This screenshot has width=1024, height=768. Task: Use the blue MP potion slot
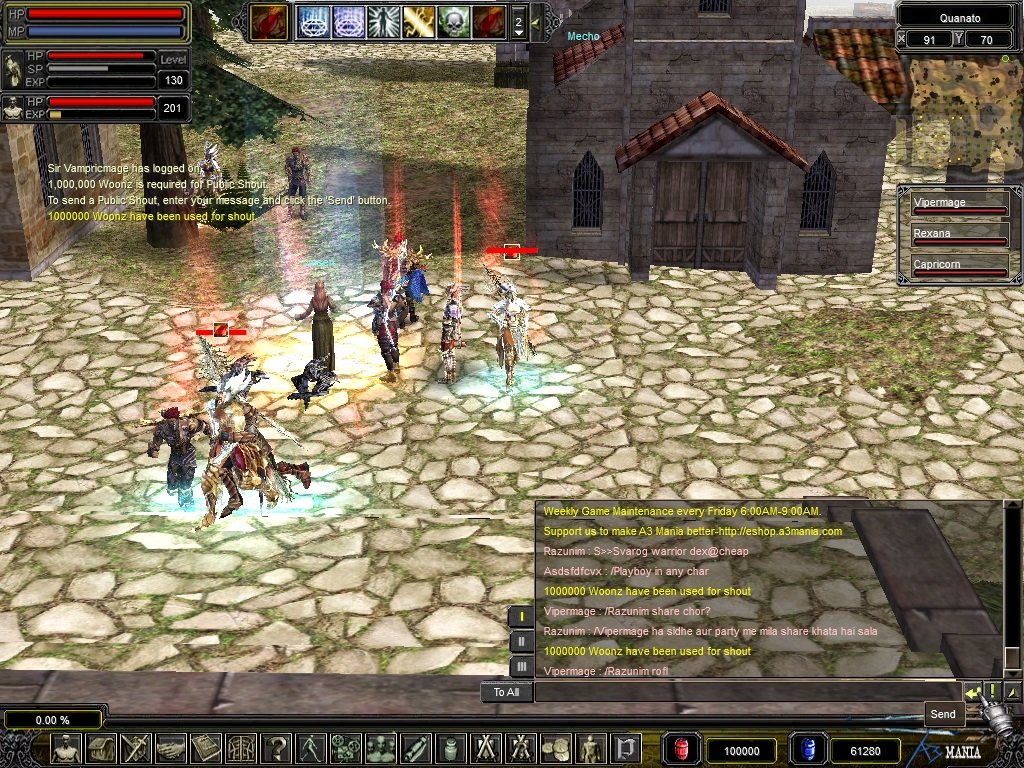coord(805,750)
